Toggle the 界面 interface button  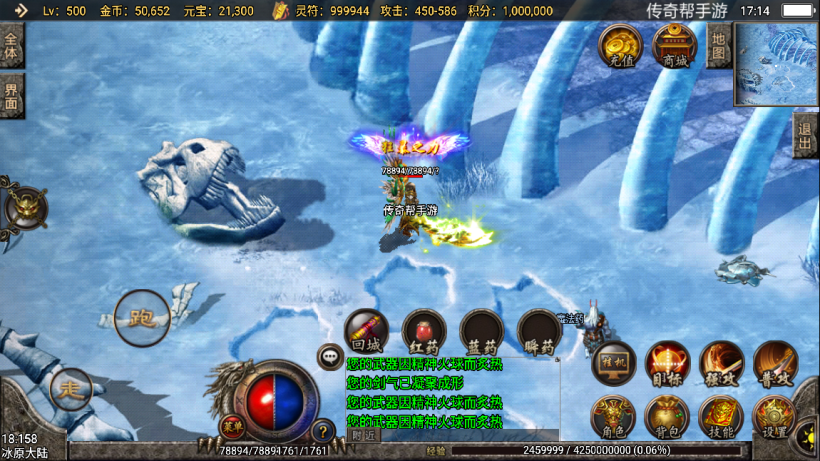point(11,97)
